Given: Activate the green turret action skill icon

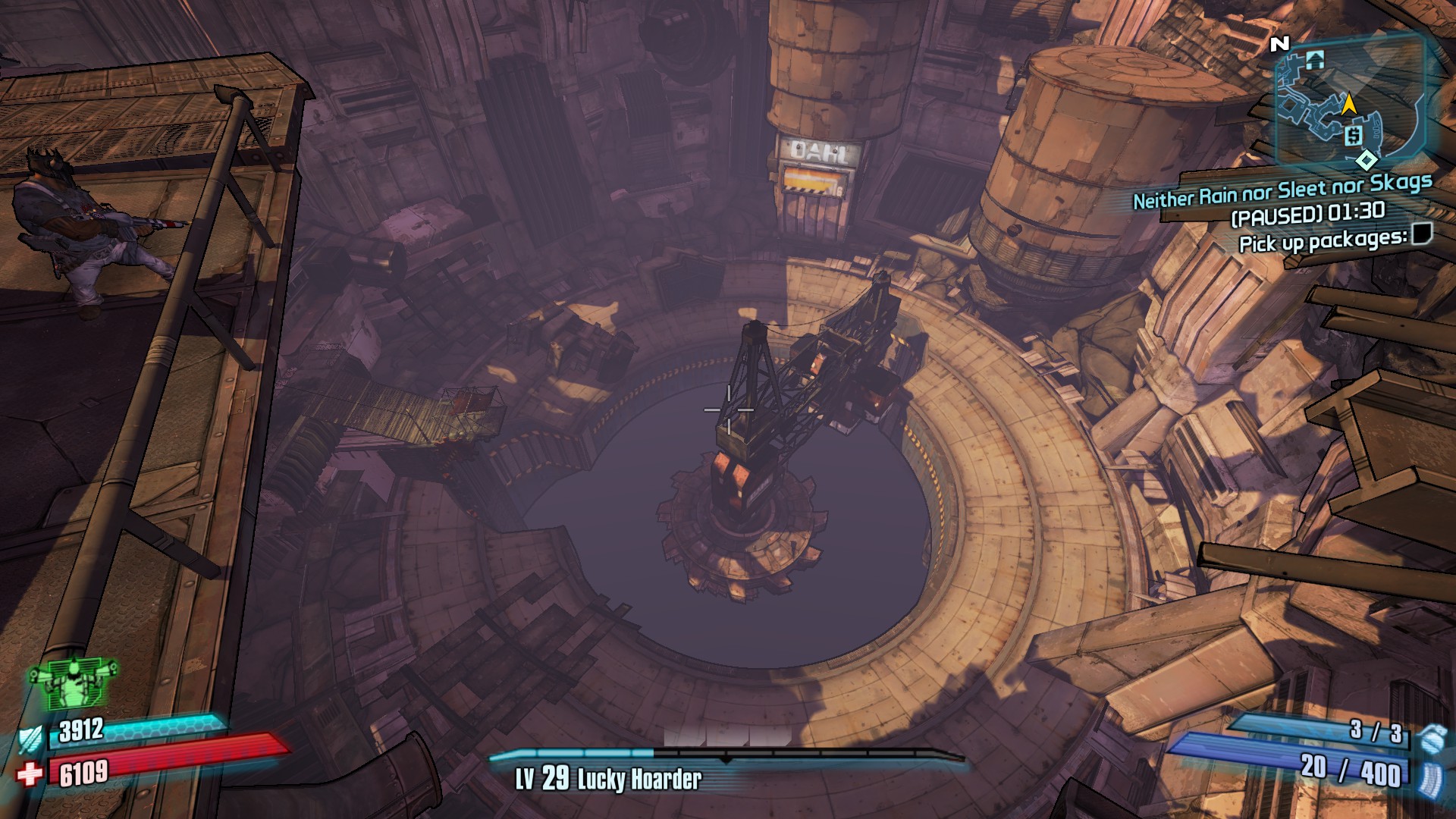Looking at the screenshot, I should click(x=74, y=682).
